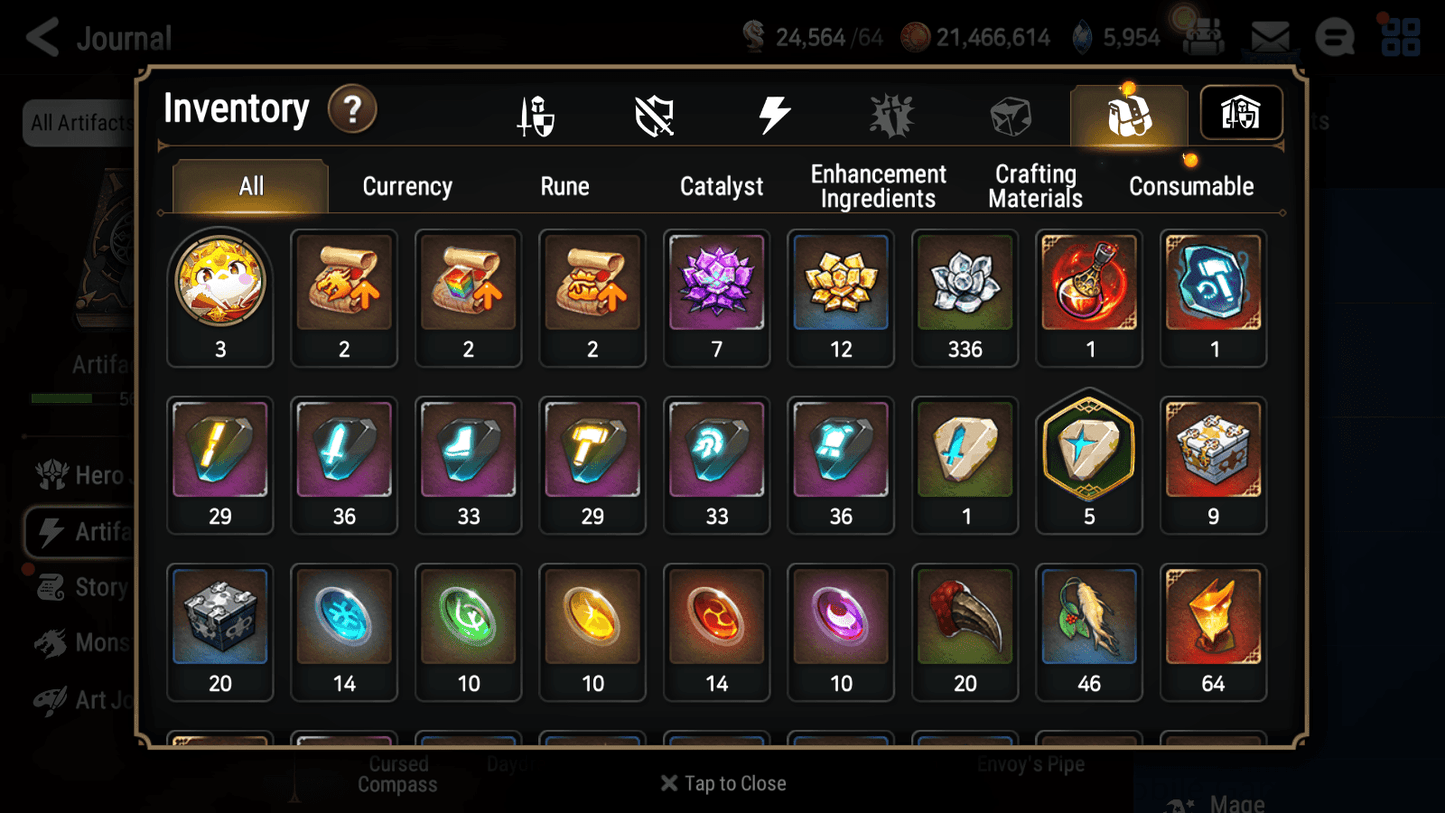Open the mail inbox
Viewport: 1445px width, 813px height.
pos(1270,36)
